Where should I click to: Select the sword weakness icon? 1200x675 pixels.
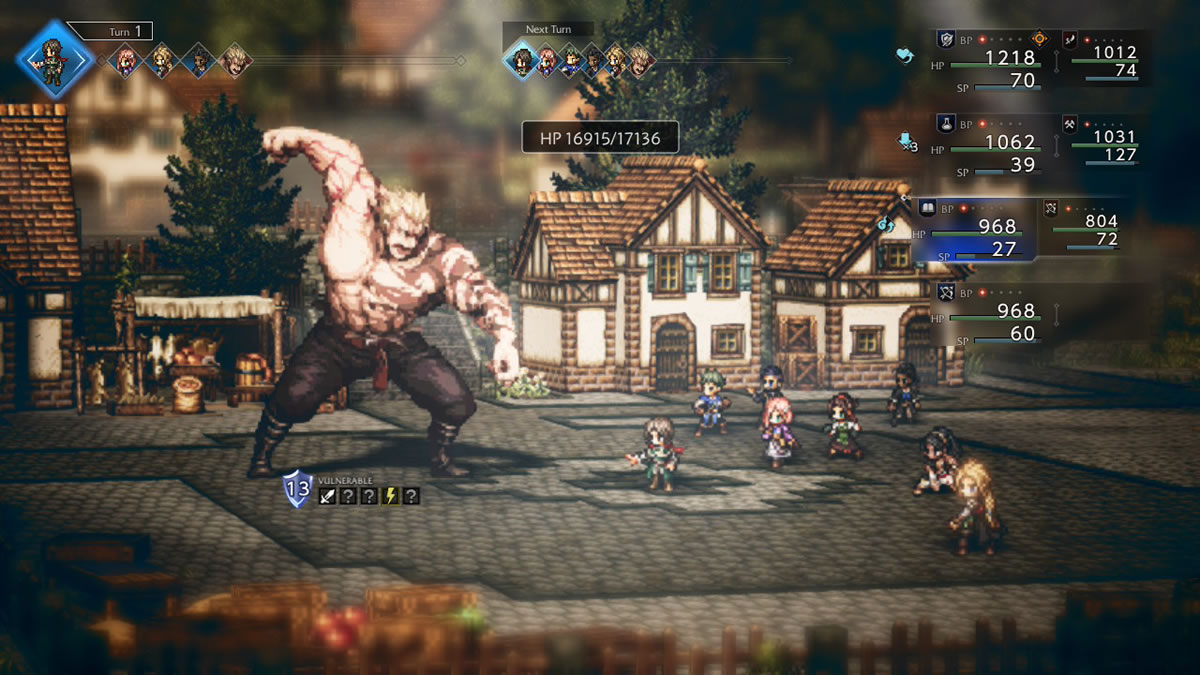click(x=327, y=496)
